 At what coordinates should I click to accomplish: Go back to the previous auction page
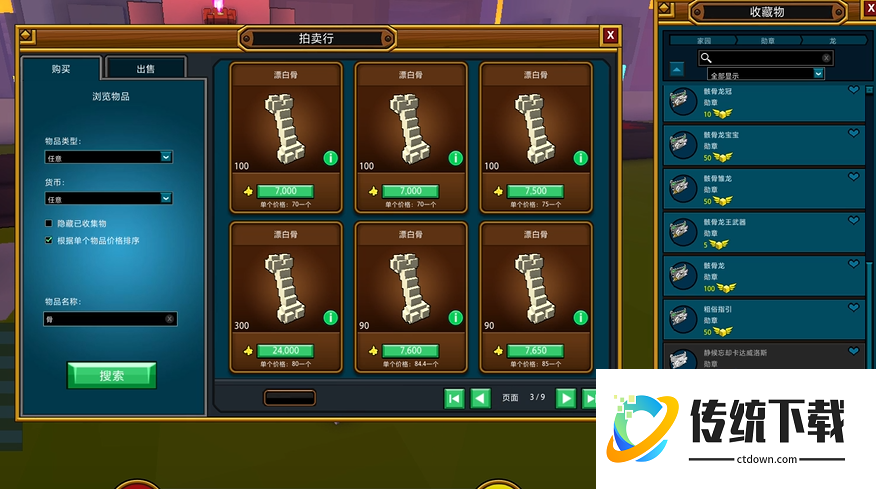coord(480,398)
